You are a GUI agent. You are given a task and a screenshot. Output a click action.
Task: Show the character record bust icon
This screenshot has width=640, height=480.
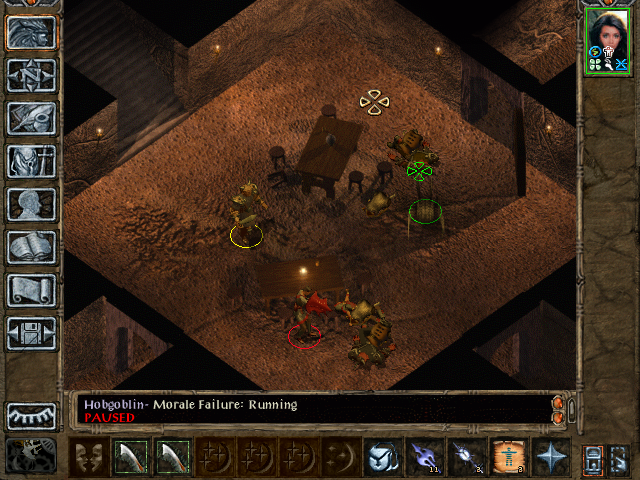[32, 204]
